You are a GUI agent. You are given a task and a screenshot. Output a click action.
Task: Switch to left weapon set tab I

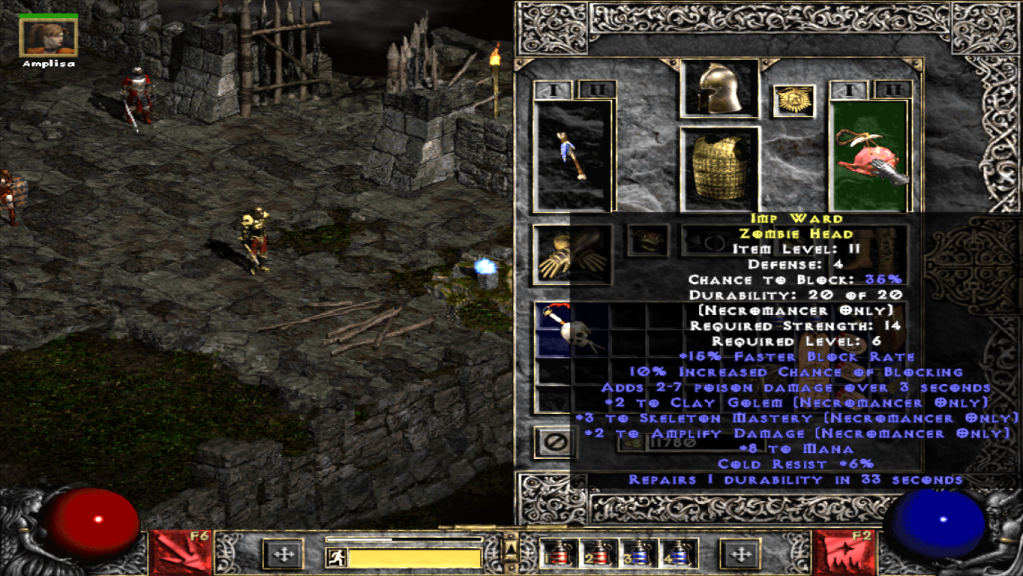click(553, 90)
